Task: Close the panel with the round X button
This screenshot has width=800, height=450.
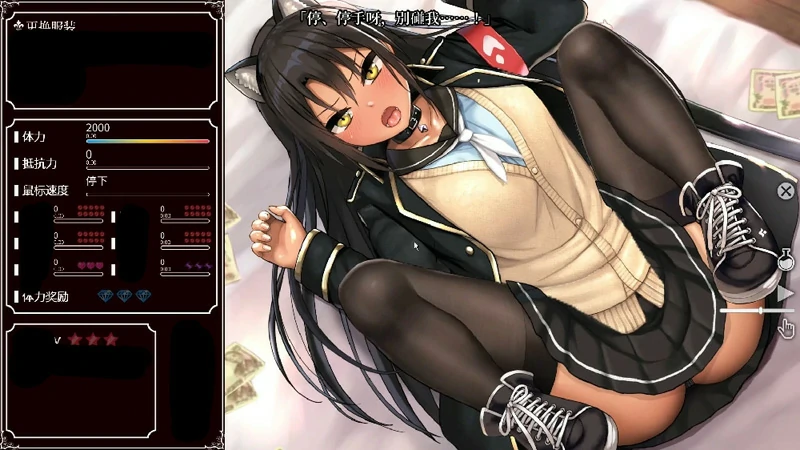Action: [x=786, y=190]
